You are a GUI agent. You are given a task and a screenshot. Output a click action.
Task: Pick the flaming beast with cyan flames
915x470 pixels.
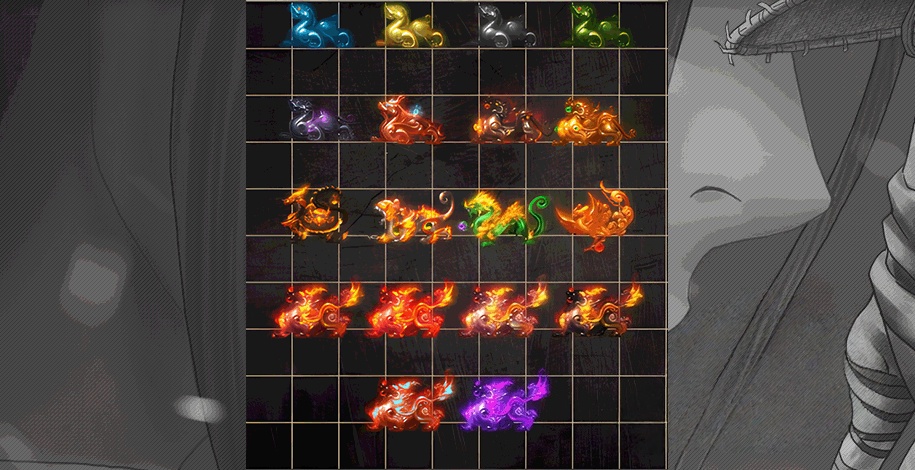coord(410,402)
